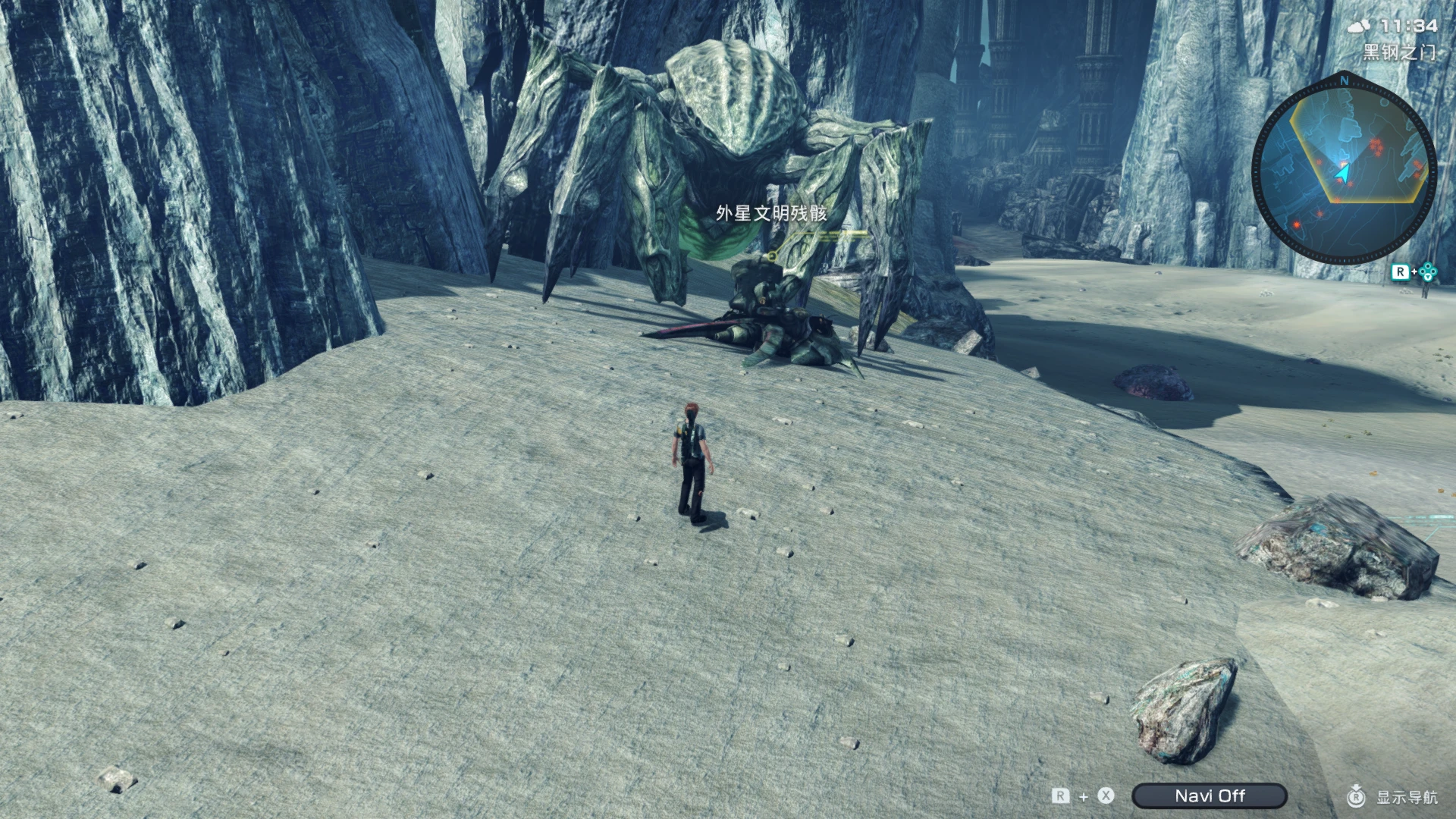The width and height of the screenshot is (1456, 819).
Task: Toggle navigation via the Navi Off button
Action: (x=1210, y=795)
